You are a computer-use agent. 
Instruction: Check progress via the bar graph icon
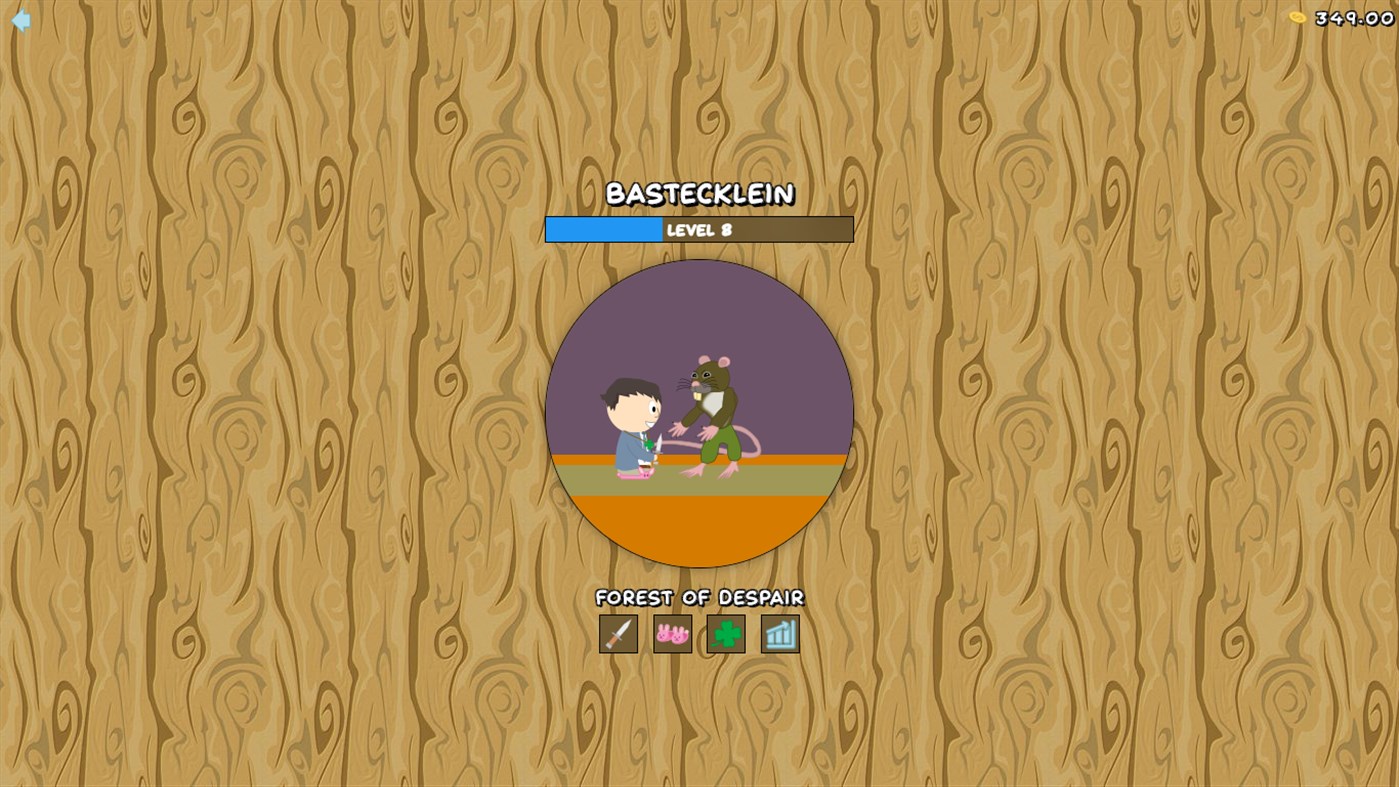779,634
